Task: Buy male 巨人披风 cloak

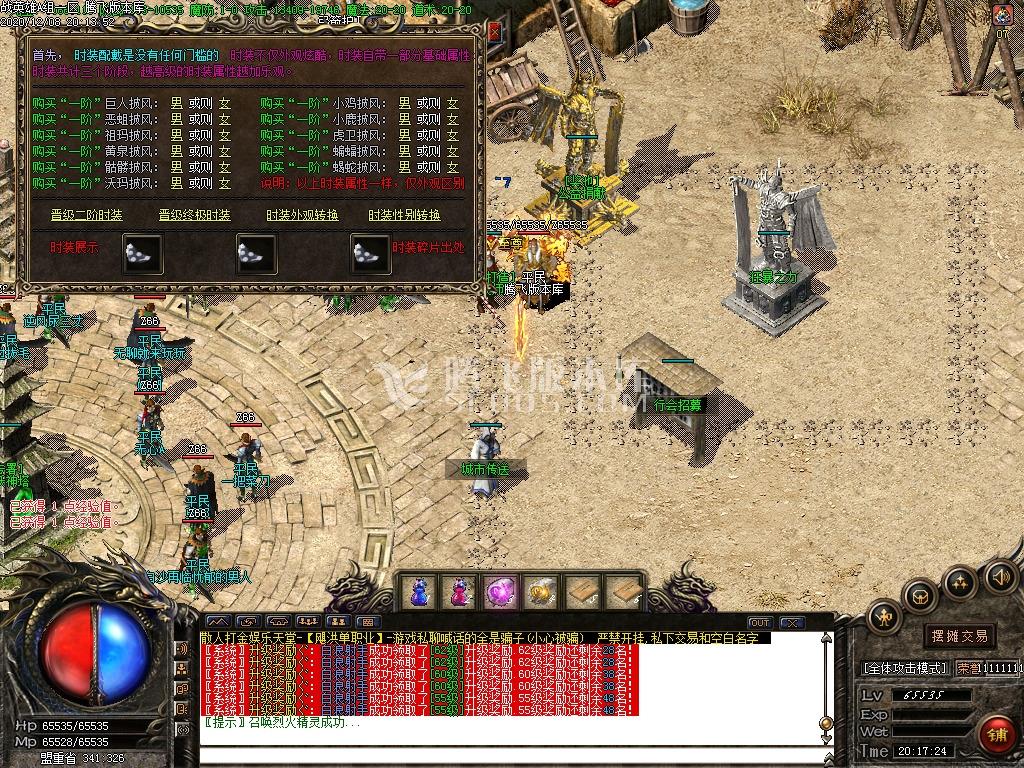Action: point(176,103)
